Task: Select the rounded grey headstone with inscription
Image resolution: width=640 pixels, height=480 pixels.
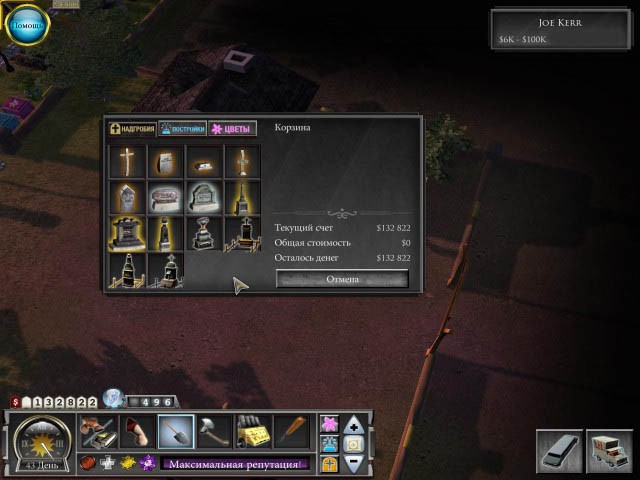Action: [x=203, y=198]
